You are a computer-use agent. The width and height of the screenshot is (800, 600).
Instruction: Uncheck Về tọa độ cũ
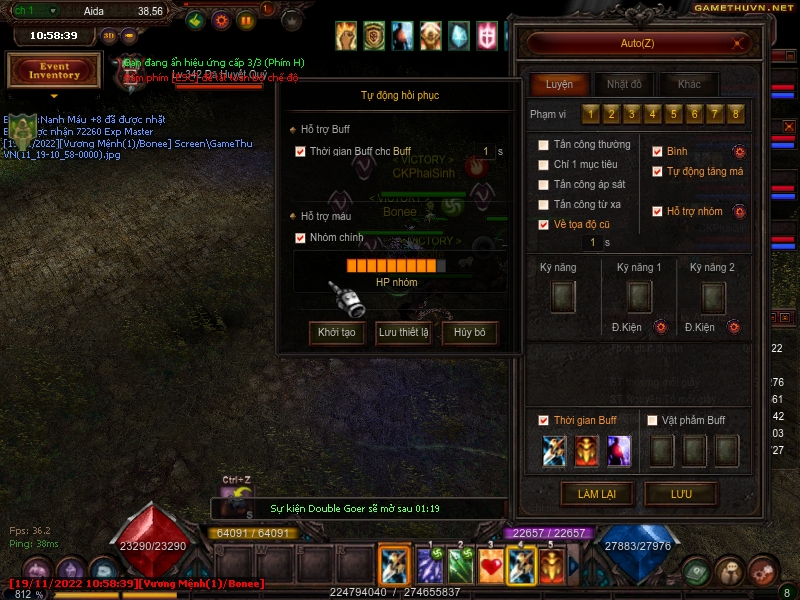[x=543, y=225]
